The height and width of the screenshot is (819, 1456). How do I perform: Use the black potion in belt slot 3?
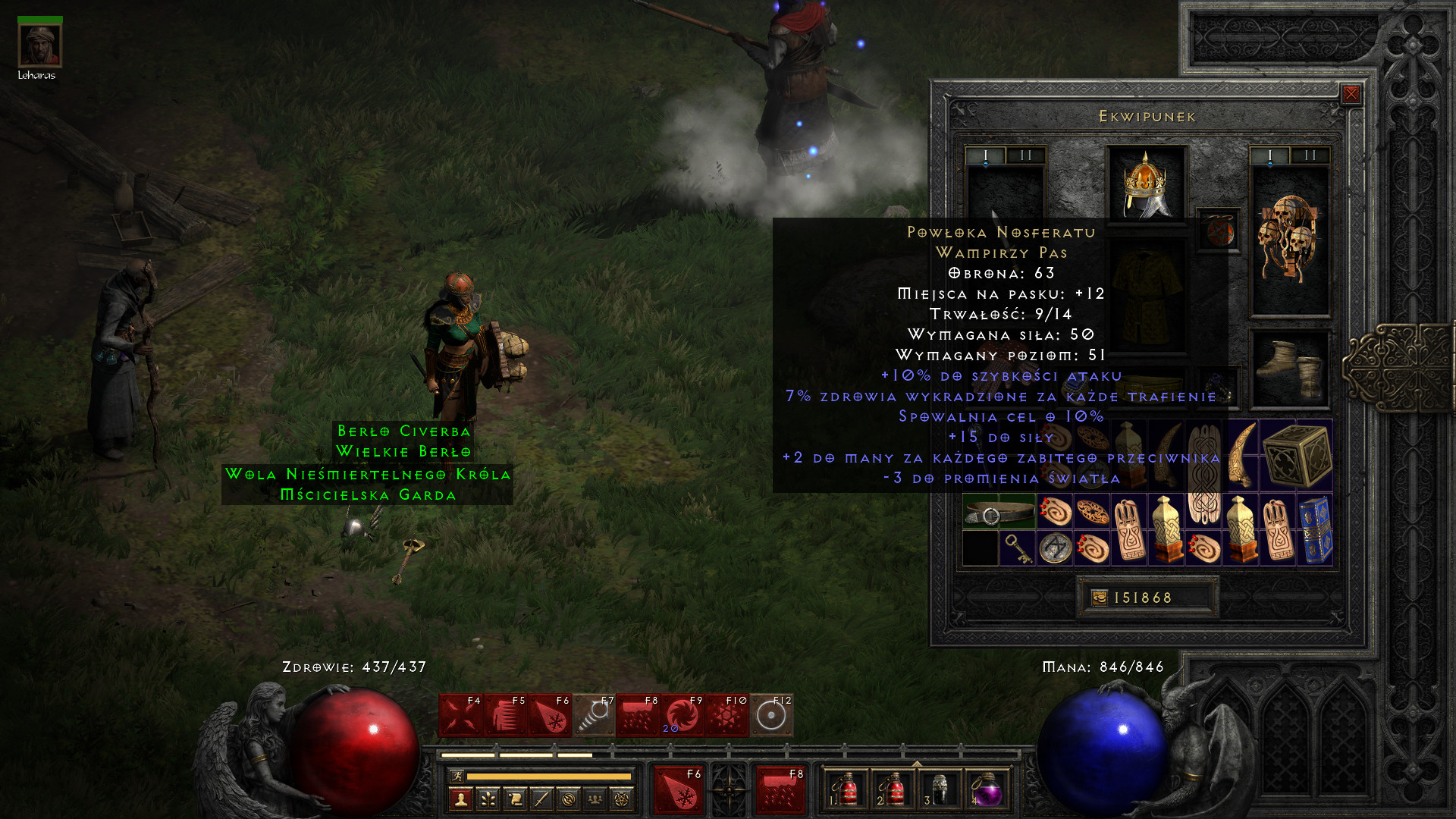[940, 791]
